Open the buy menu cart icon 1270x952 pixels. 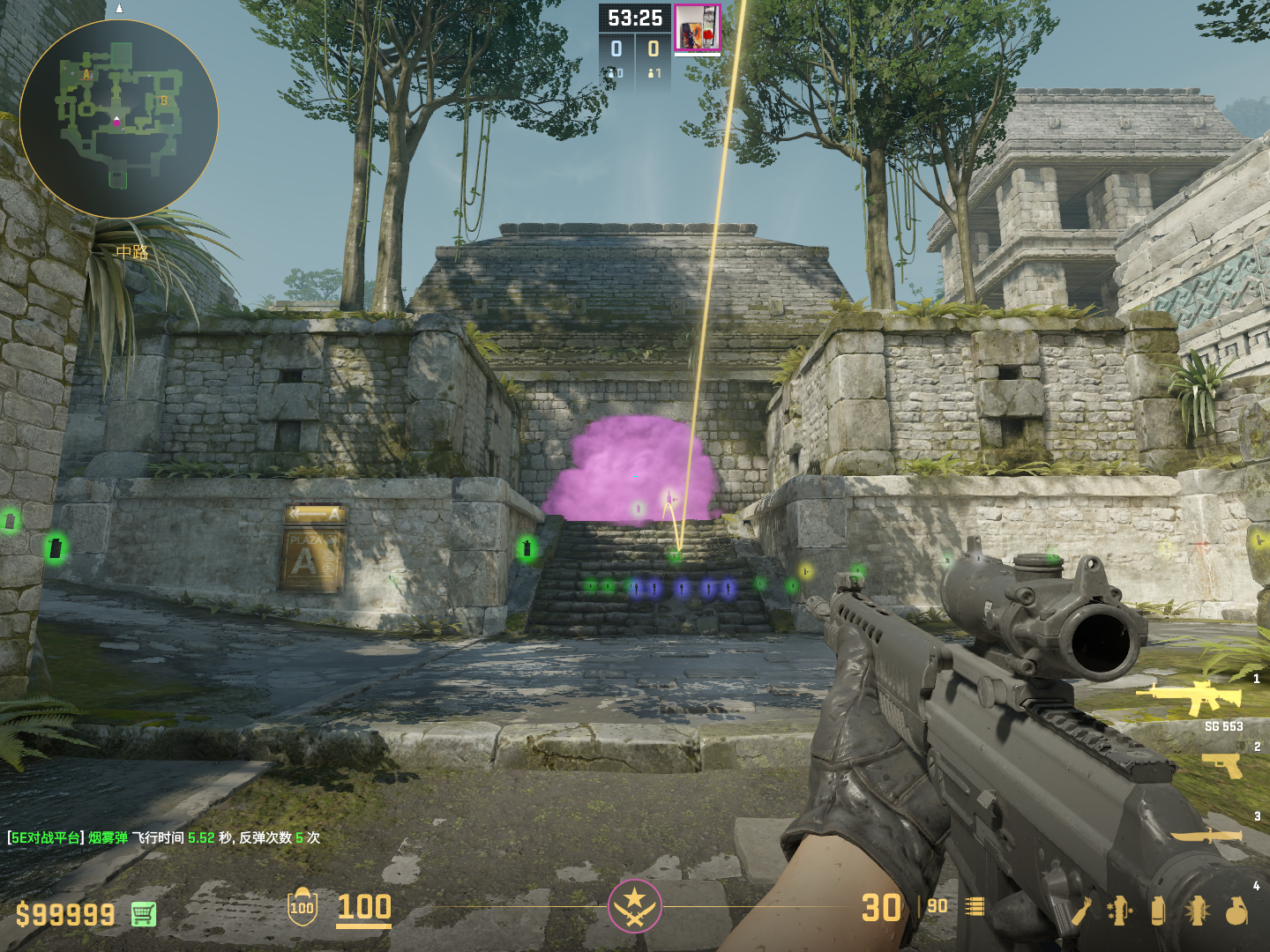point(144,914)
